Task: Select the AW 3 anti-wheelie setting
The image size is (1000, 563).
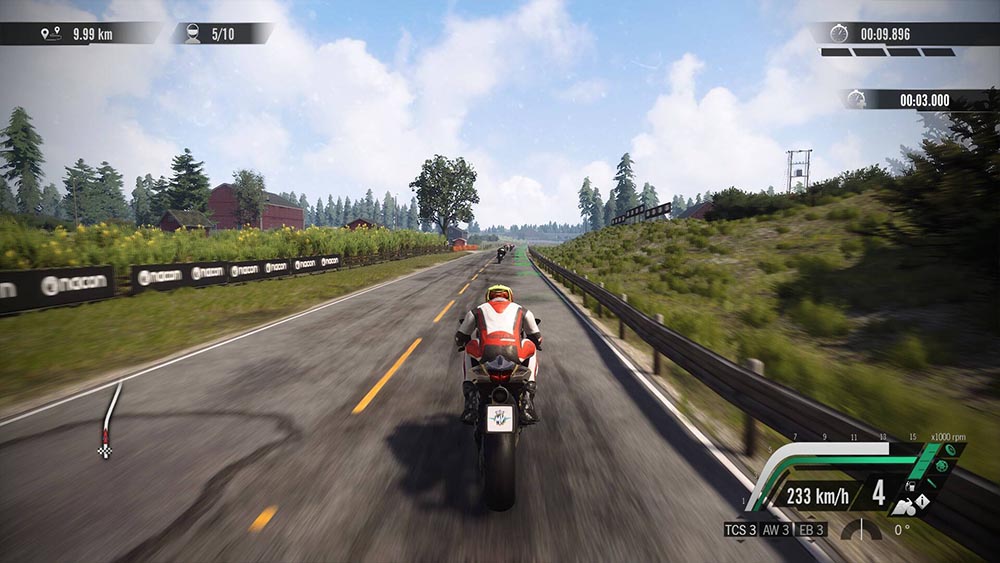Action: click(x=775, y=529)
